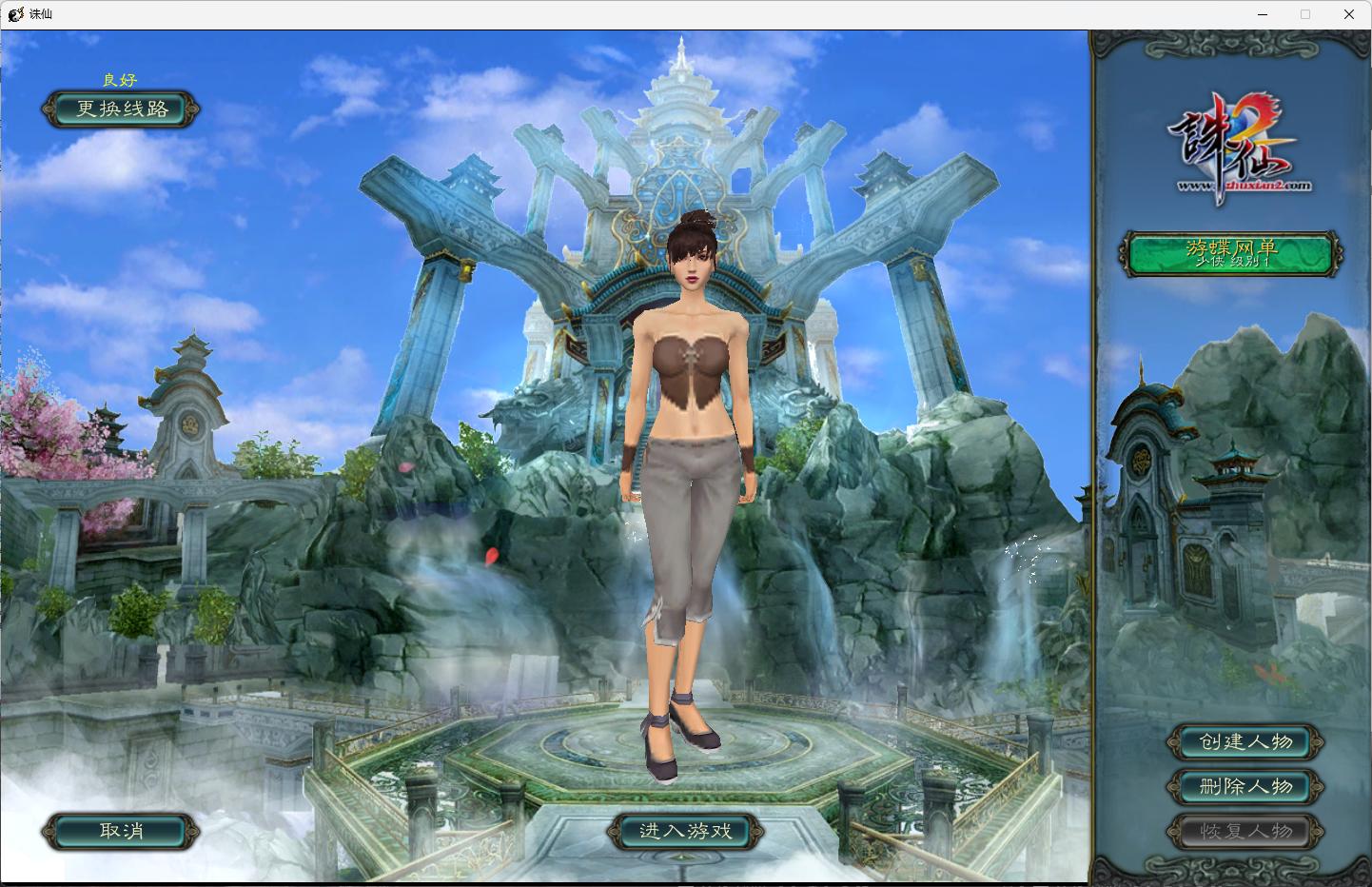Select the 游蝶网单 character entry
1372x887 pixels.
coord(1231,254)
